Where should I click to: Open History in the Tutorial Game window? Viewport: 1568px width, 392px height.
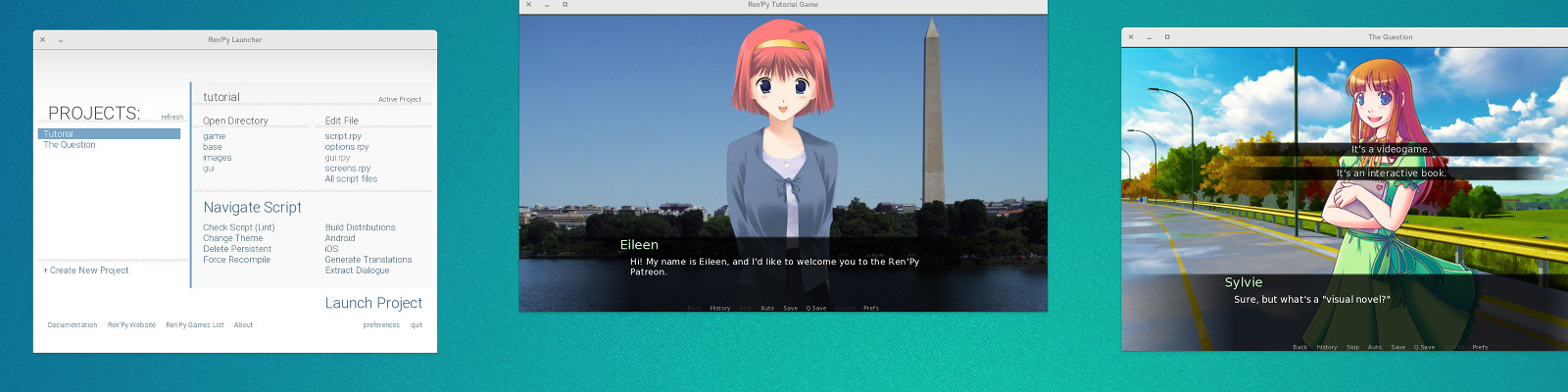(x=720, y=308)
